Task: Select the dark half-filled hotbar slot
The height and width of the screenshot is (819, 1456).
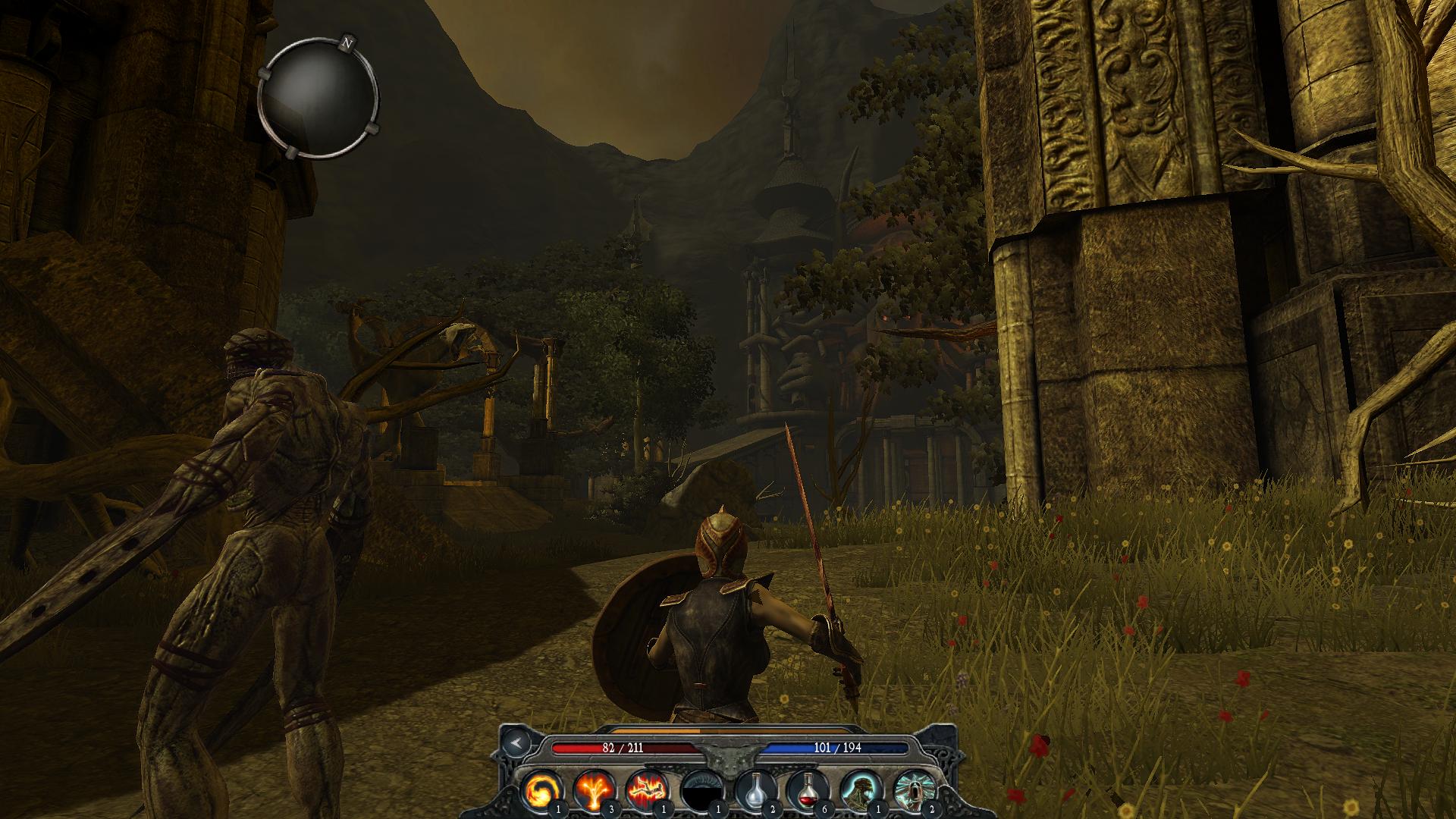Action: [x=701, y=791]
